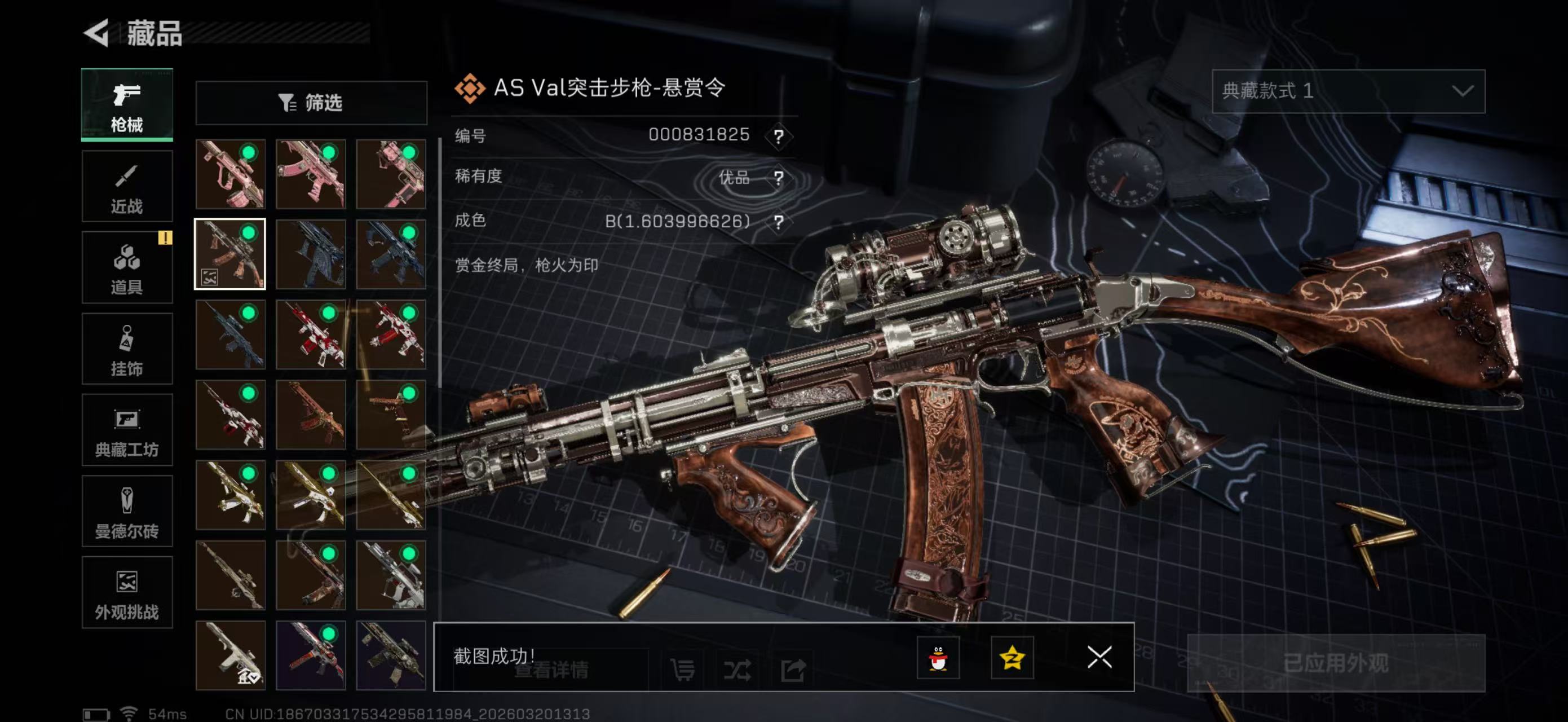Go back using the arrow beside 藏品
1568x722 pixels.
click(x=96, y=33)
